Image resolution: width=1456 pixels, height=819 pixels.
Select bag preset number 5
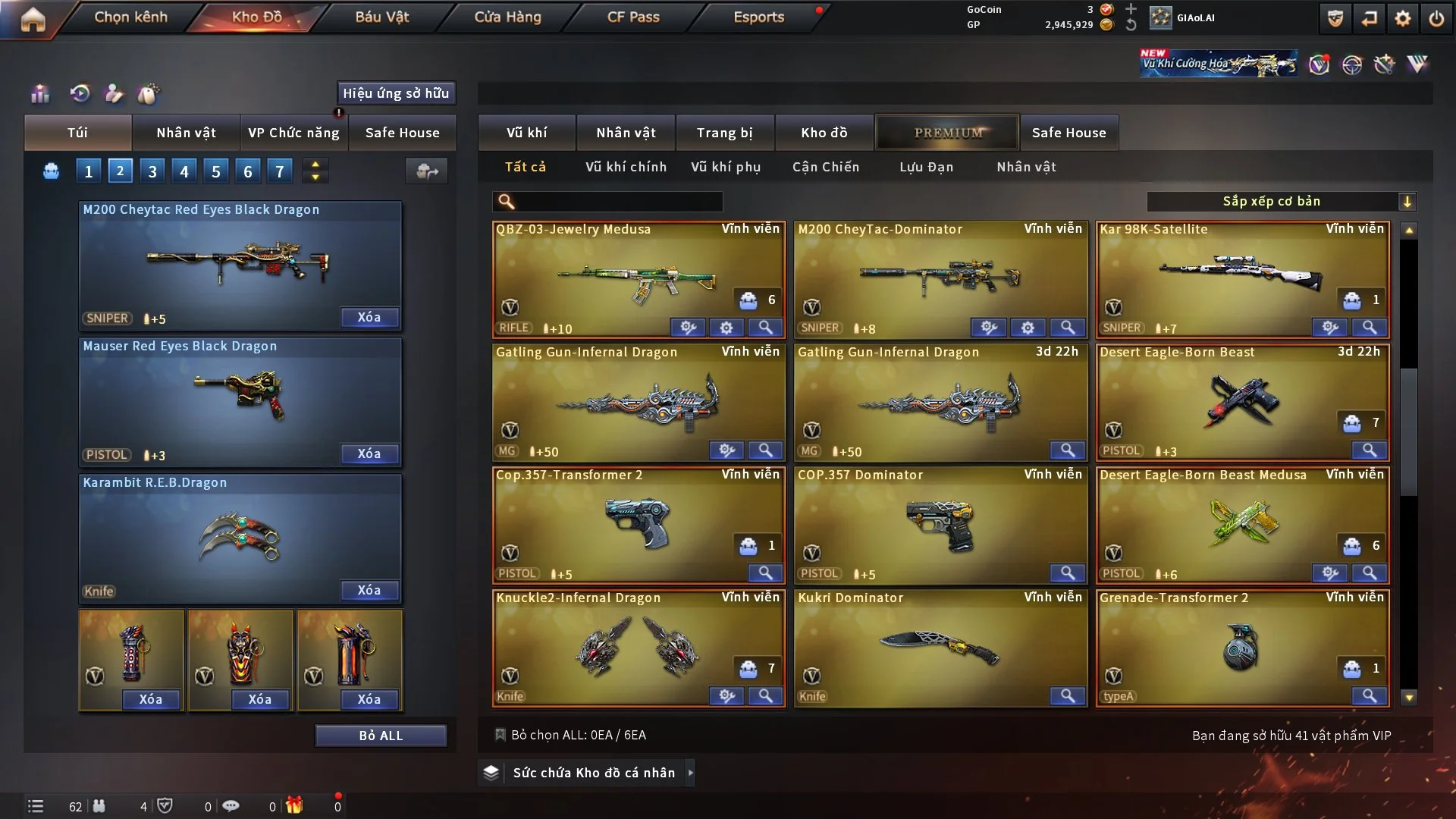[x=216, y=171]
